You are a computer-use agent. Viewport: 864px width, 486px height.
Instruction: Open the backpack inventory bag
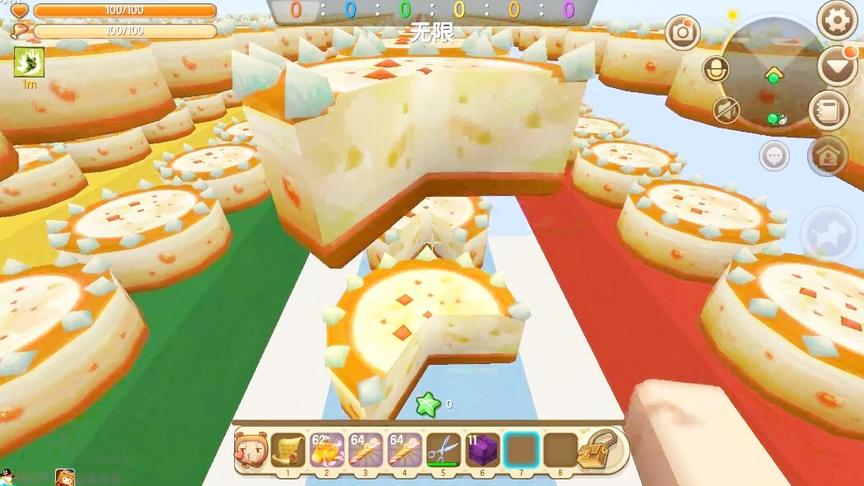(603, 450)
